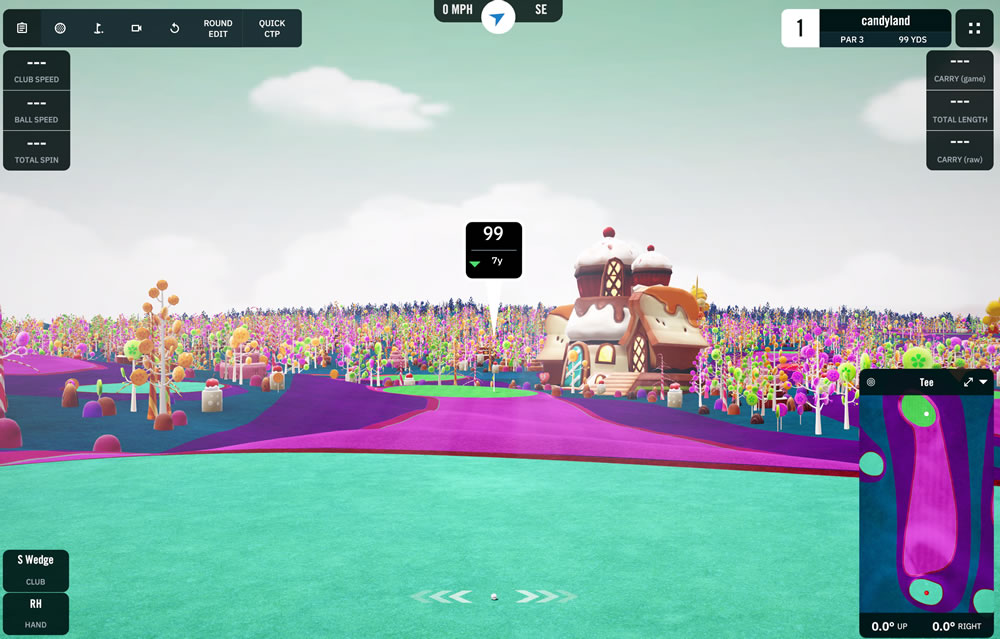1000x639 pixels.
Task: Click the circular undo arrow icon
Action: [174, 28]
